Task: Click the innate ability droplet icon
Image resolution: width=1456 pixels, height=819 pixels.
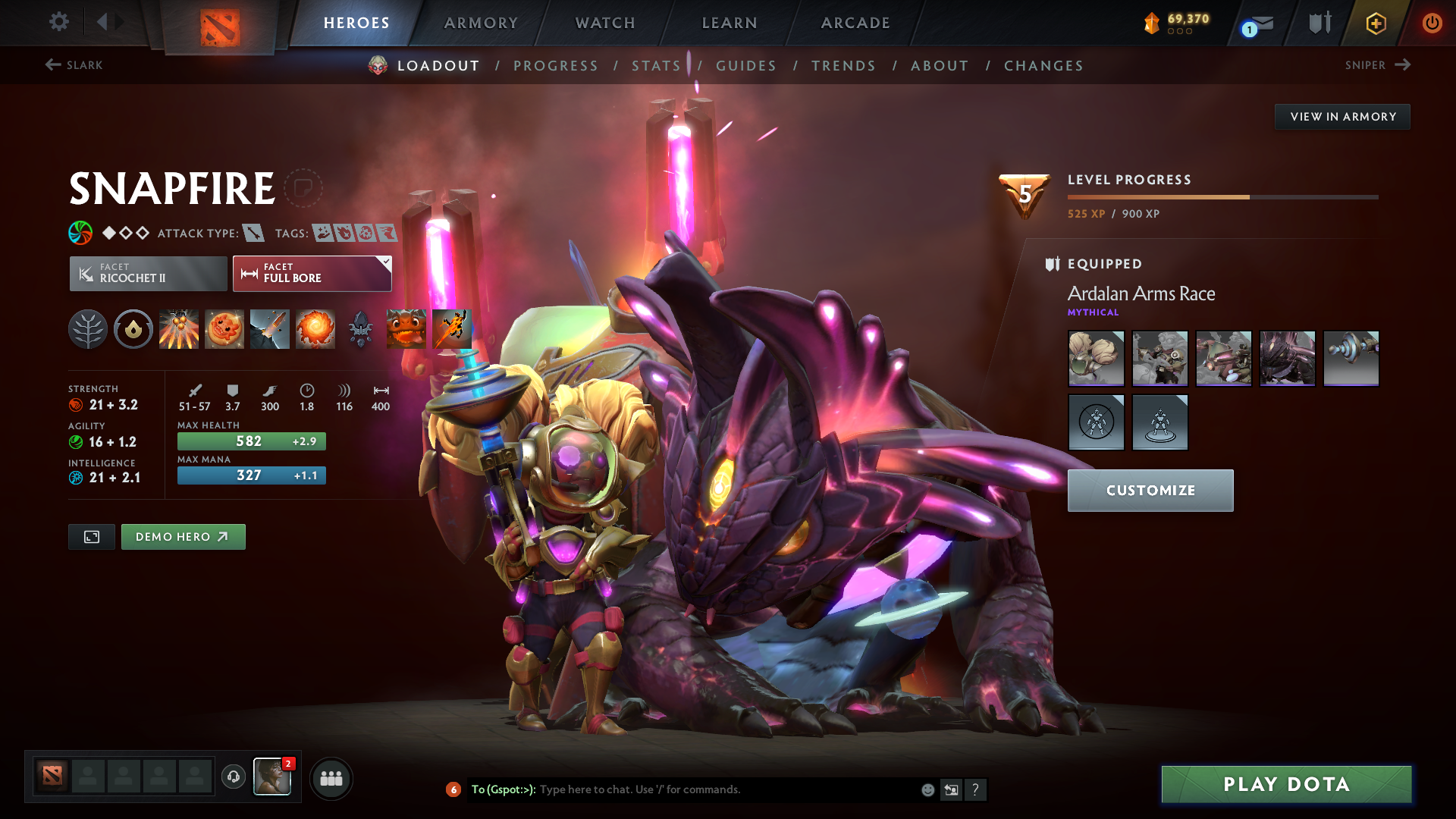Action: (133, 328)
